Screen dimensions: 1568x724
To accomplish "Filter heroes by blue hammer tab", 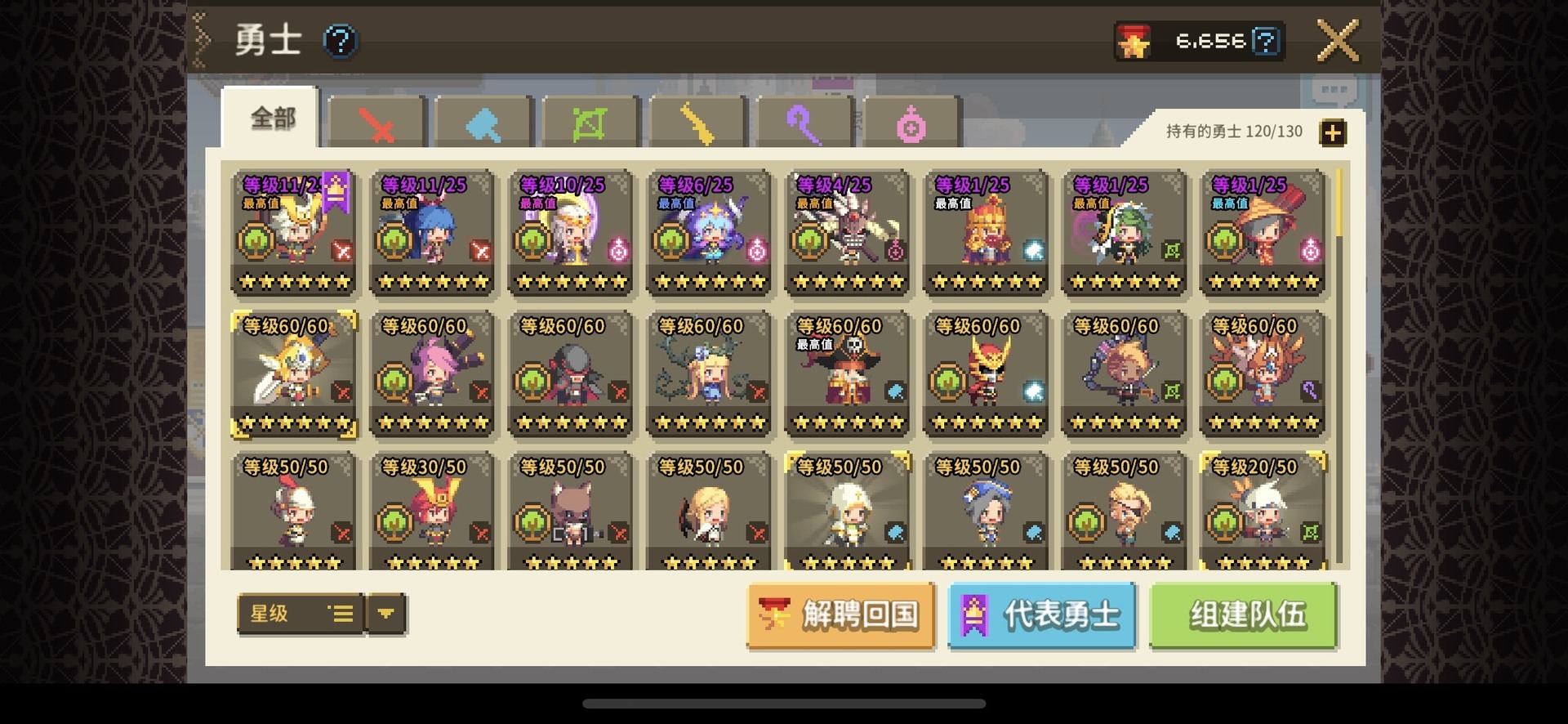I will 484,124.
